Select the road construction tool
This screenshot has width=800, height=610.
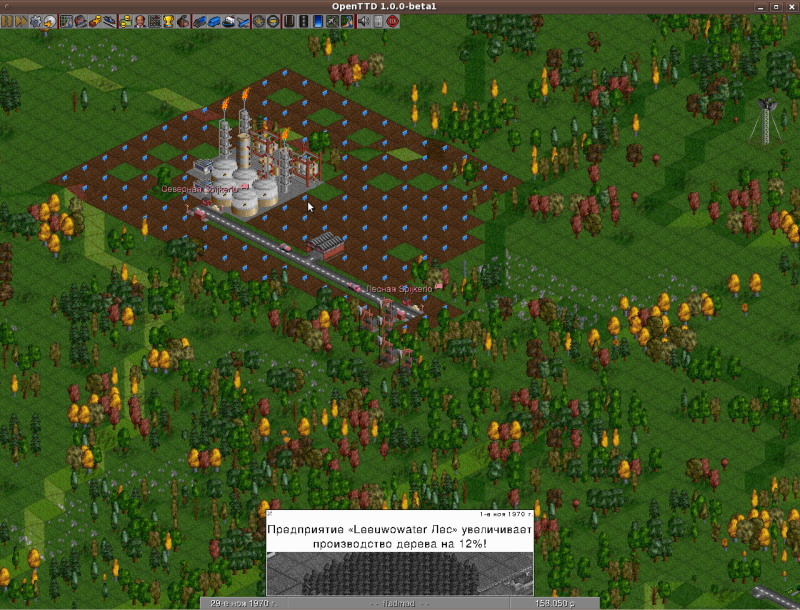pos(302,20)
